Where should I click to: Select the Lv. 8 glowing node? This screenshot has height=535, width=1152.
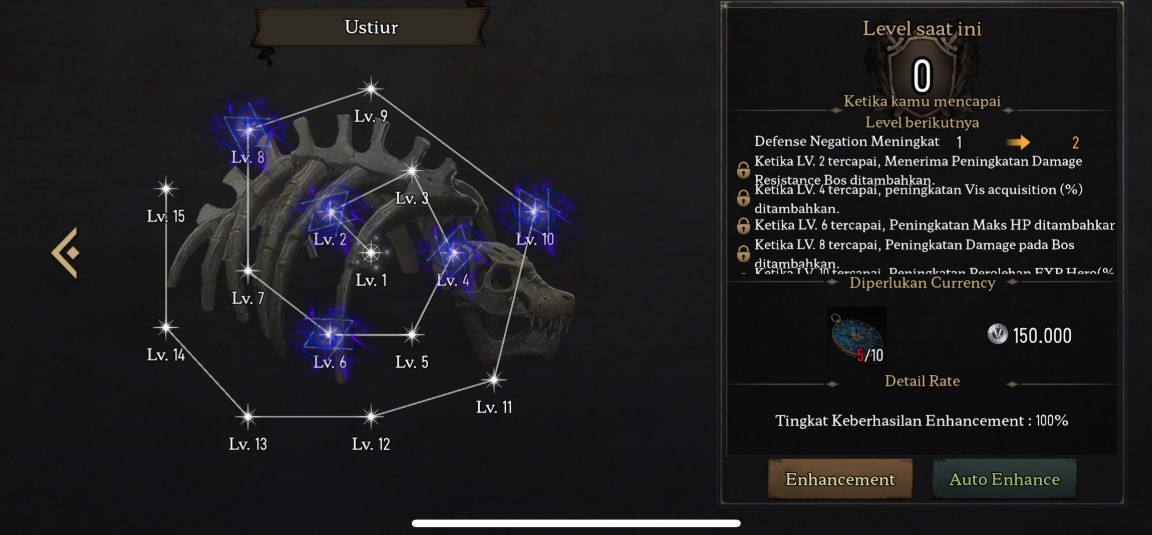(248, 129)
